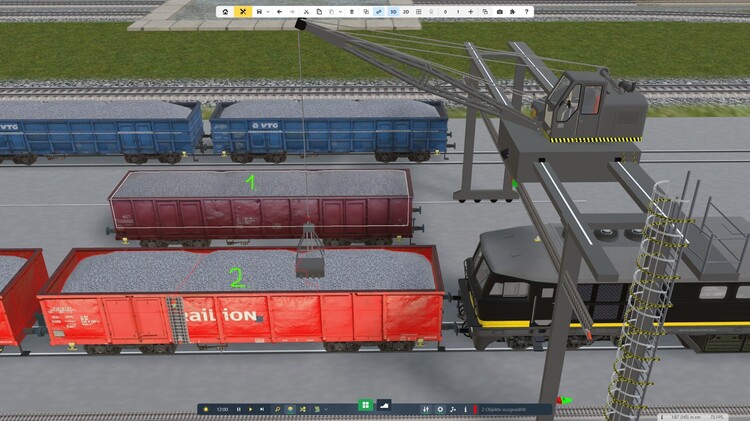Viewport: 750px width, 421px height.
Task: Skip forward with the fast-forward button
Action: [262, 409]
